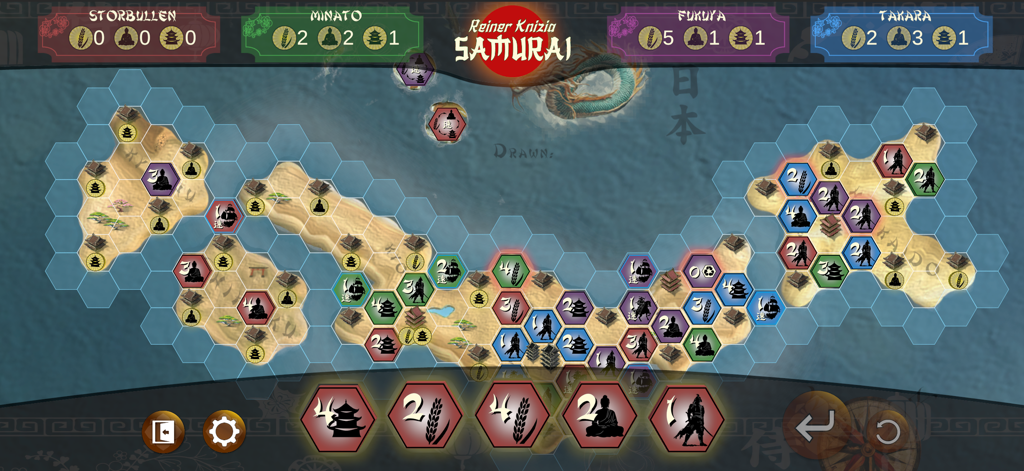1024x471 pixels.
Task: Undo the move with the circular arrow
Action: (887, 432)
